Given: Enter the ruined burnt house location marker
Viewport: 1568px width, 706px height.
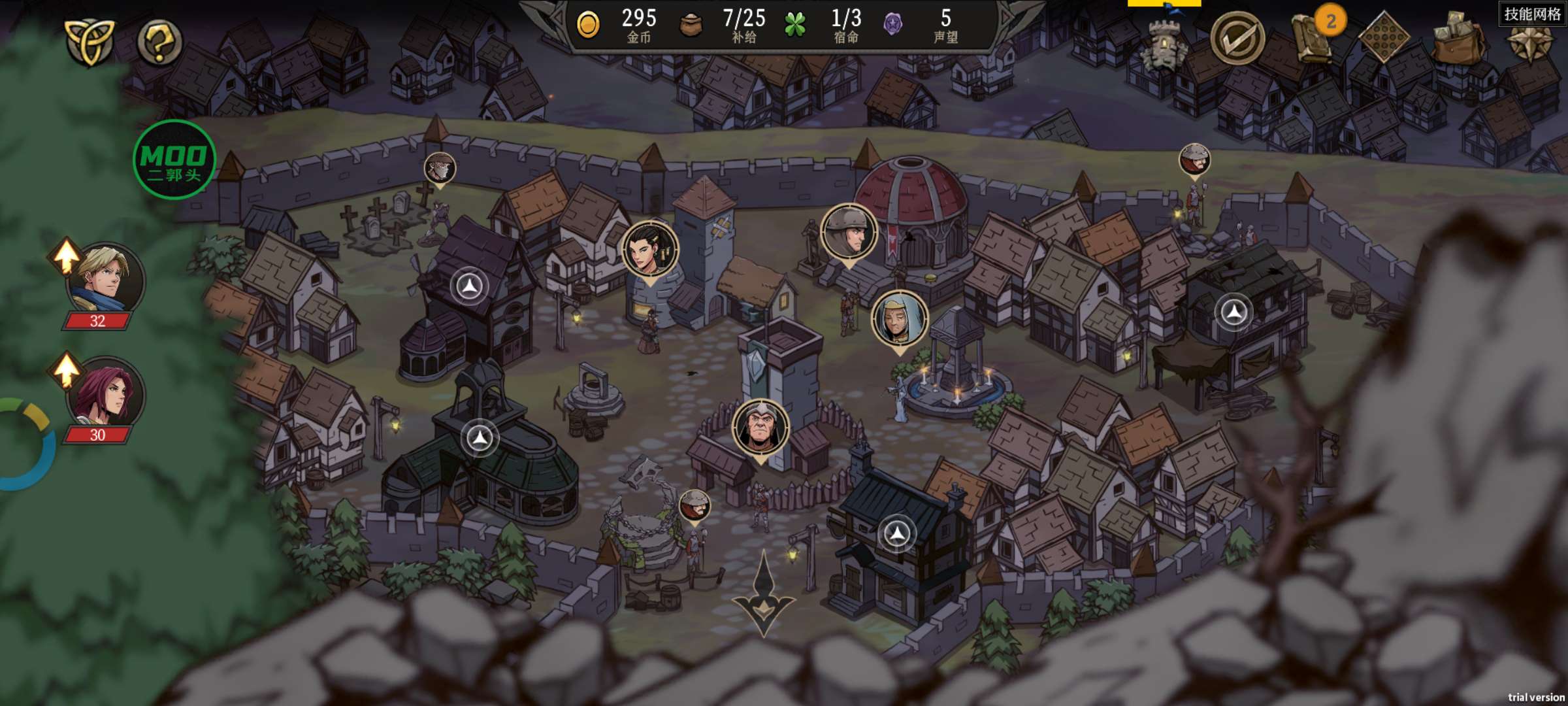Looking at the screenshot, I should (1234, 312).
